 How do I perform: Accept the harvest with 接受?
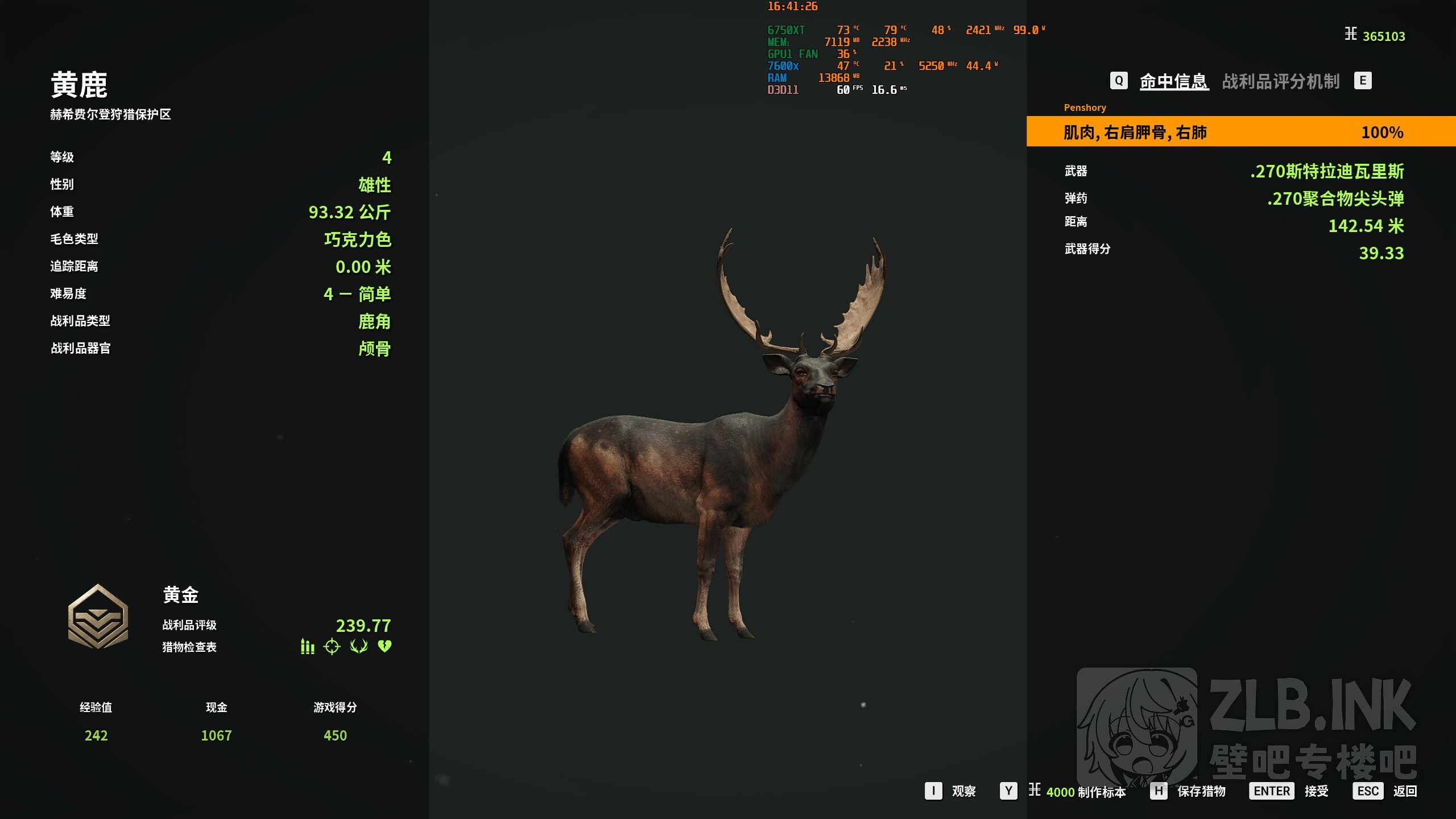1316,791
